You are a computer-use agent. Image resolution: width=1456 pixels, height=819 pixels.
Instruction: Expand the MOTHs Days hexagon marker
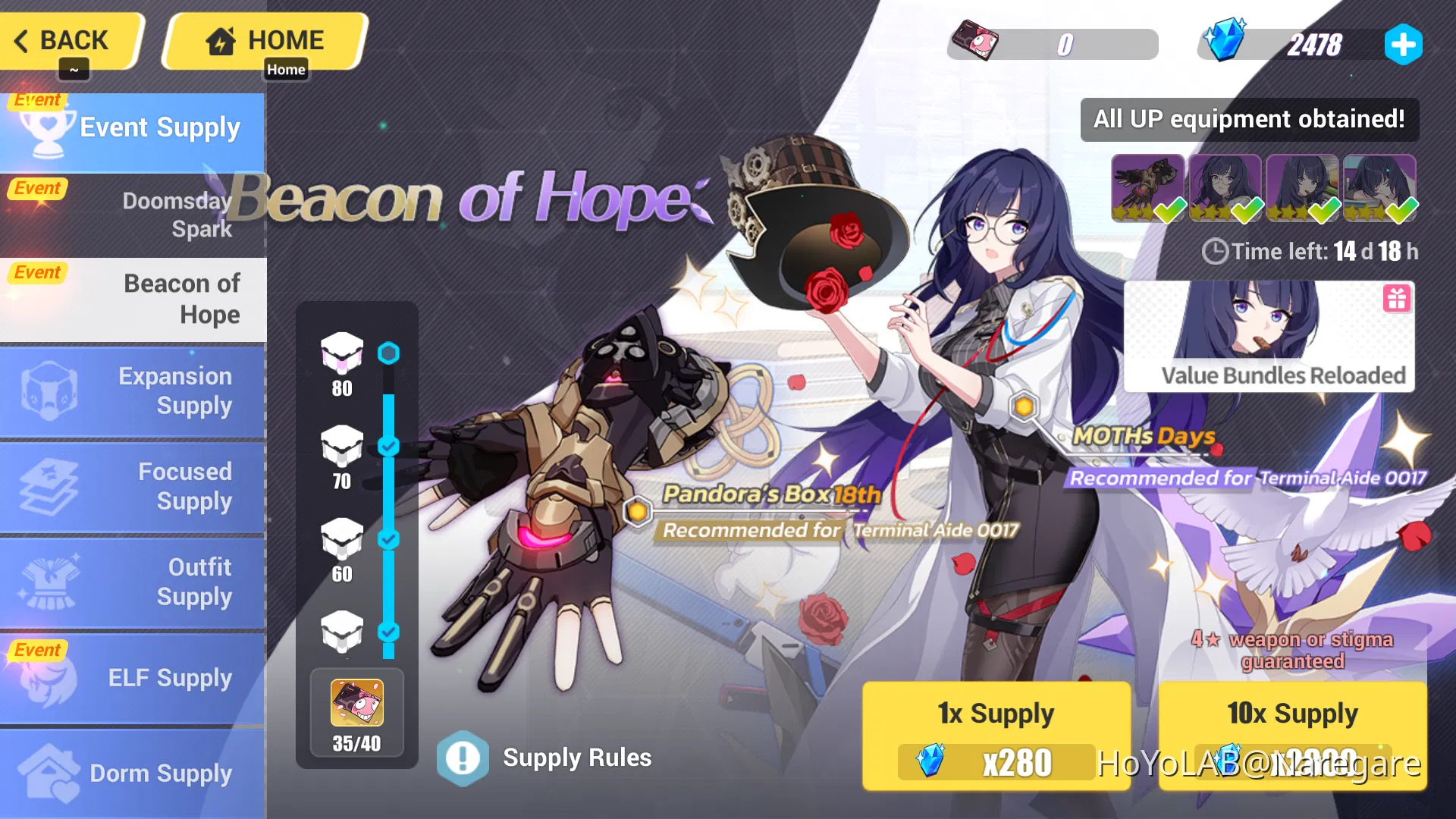coord(1025,406)
